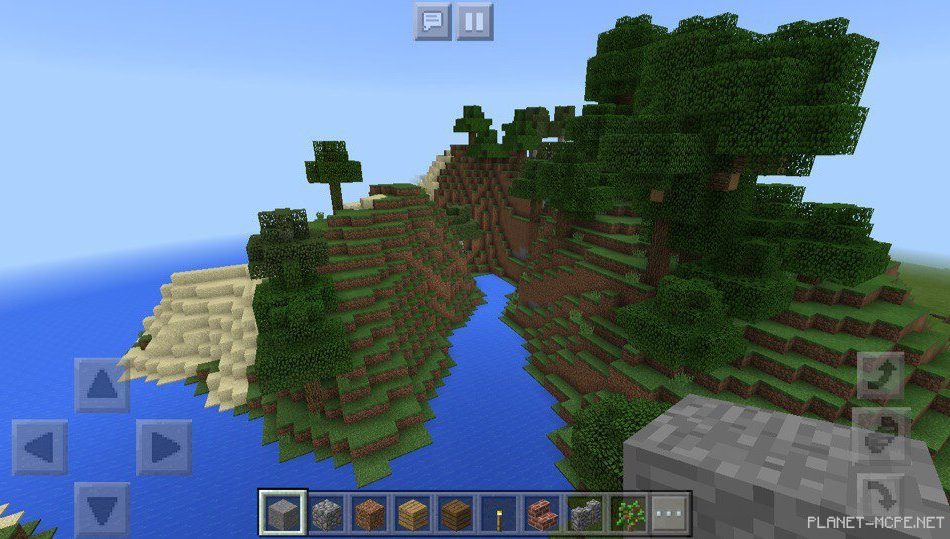Open the chat window
This screenshot has width=950, height=539.
(x=432, y=21)
